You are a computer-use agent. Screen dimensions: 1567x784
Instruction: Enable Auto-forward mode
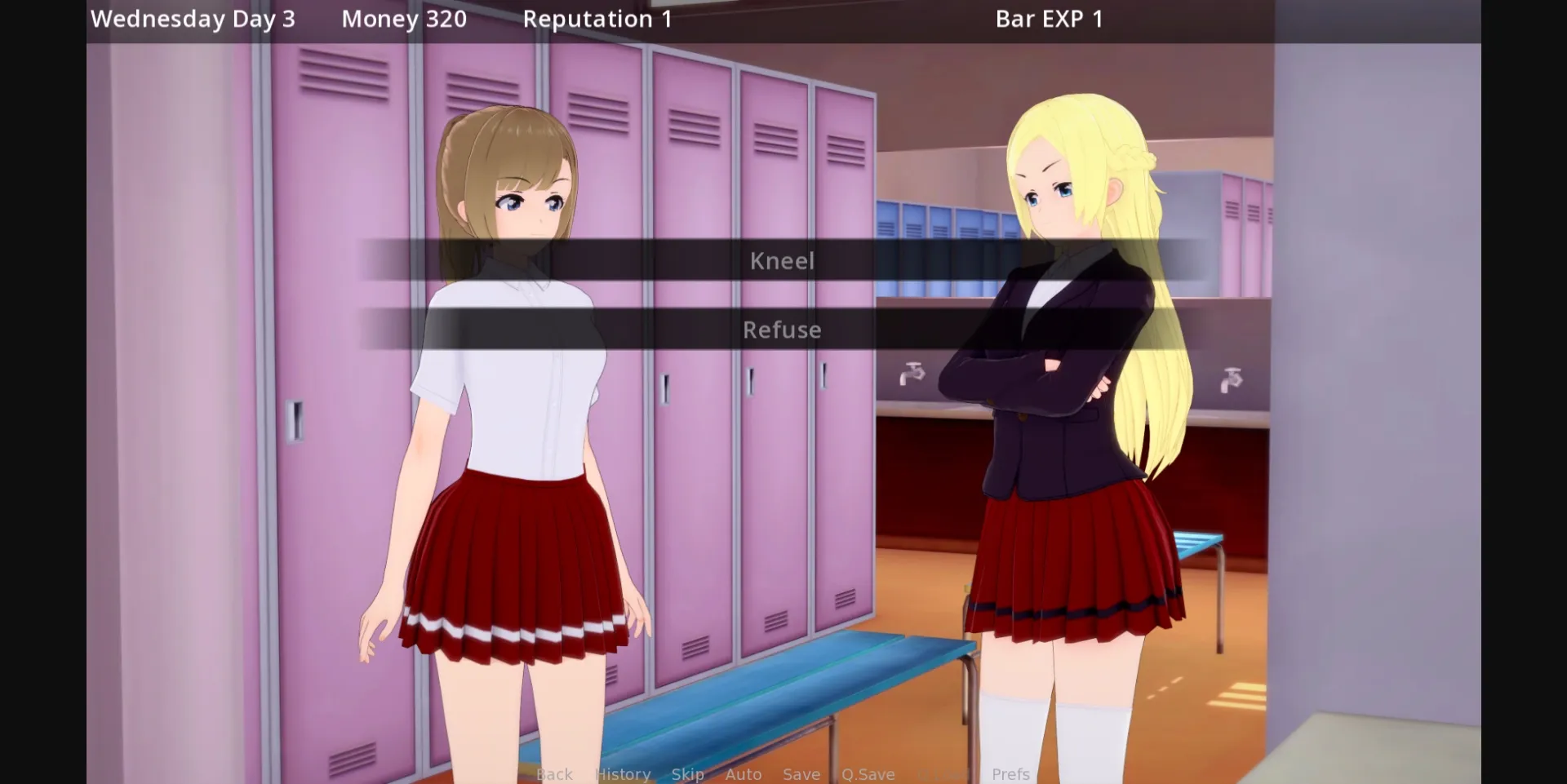click(x=743, y=774)
